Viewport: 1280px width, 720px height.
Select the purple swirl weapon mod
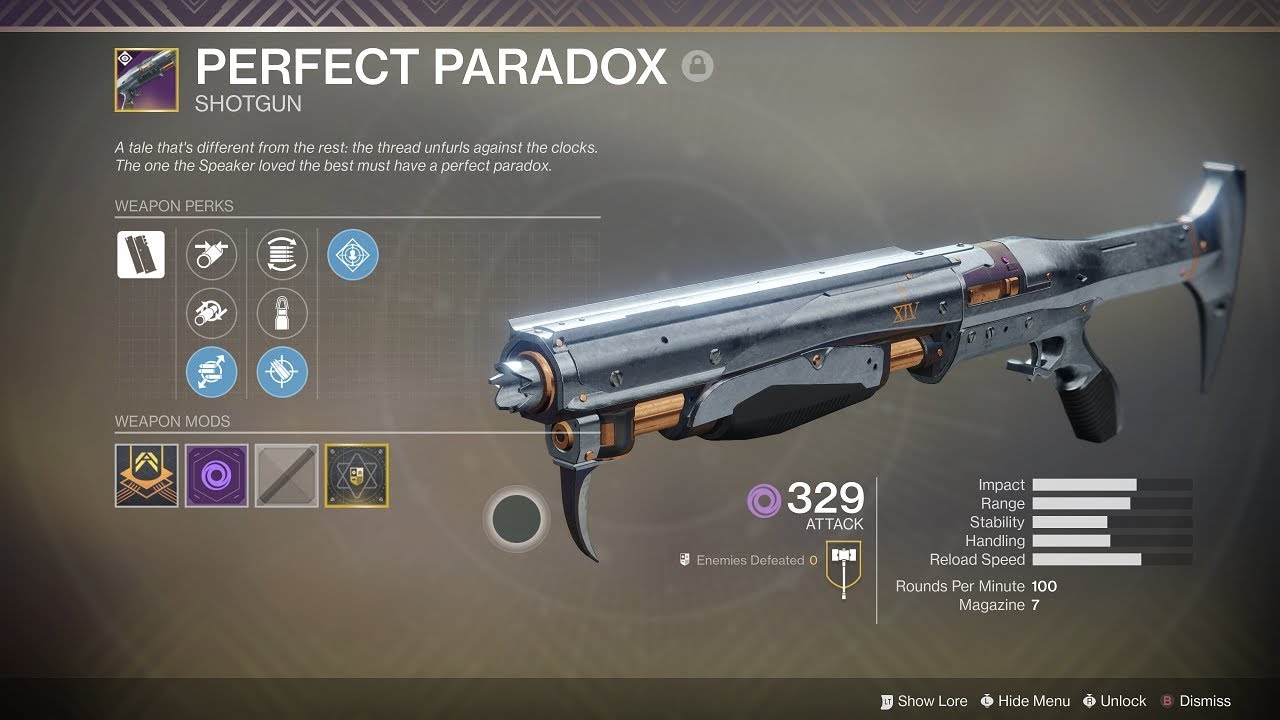click(217, 476)
